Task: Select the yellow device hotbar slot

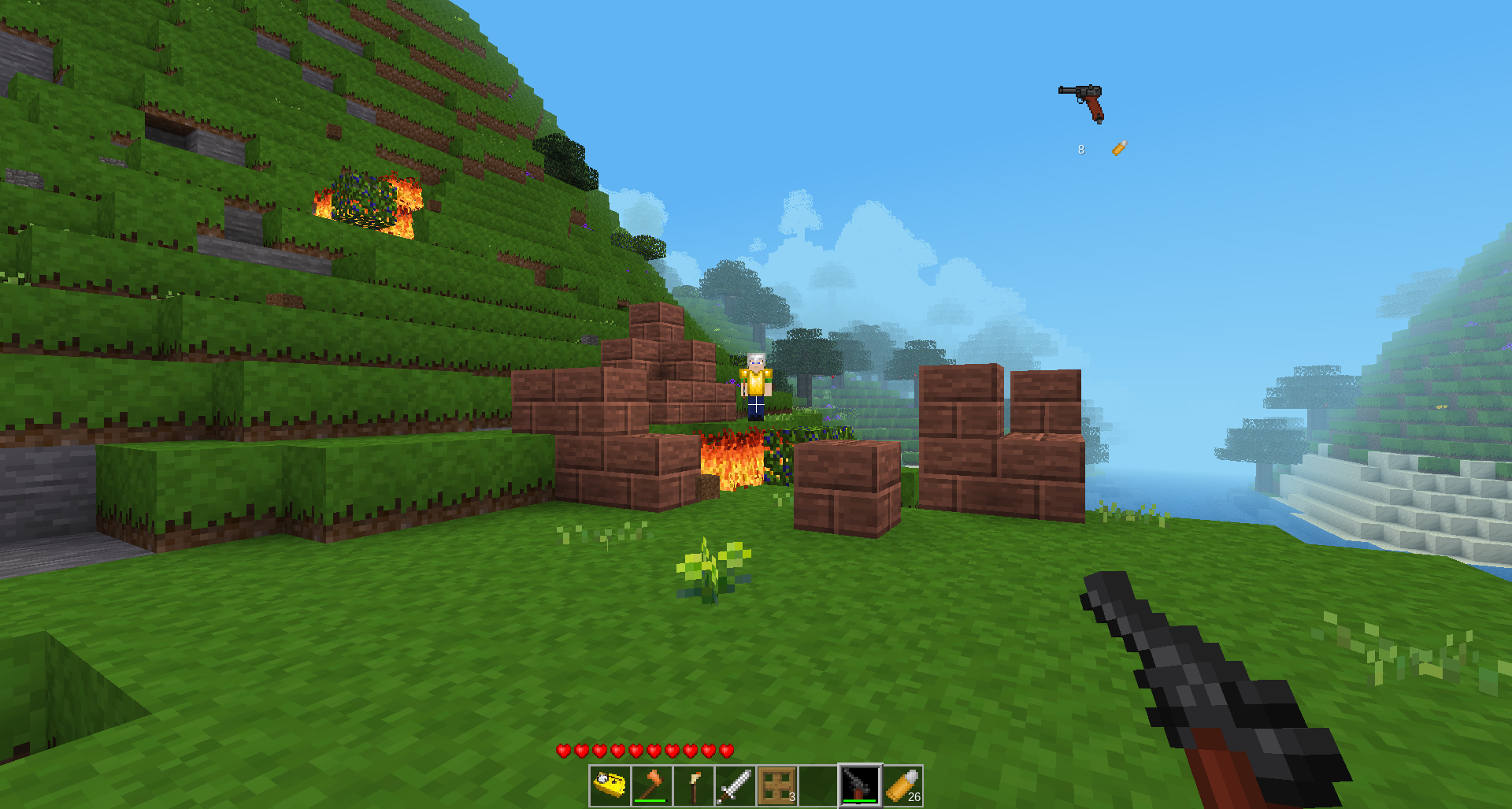Action: 610,785
